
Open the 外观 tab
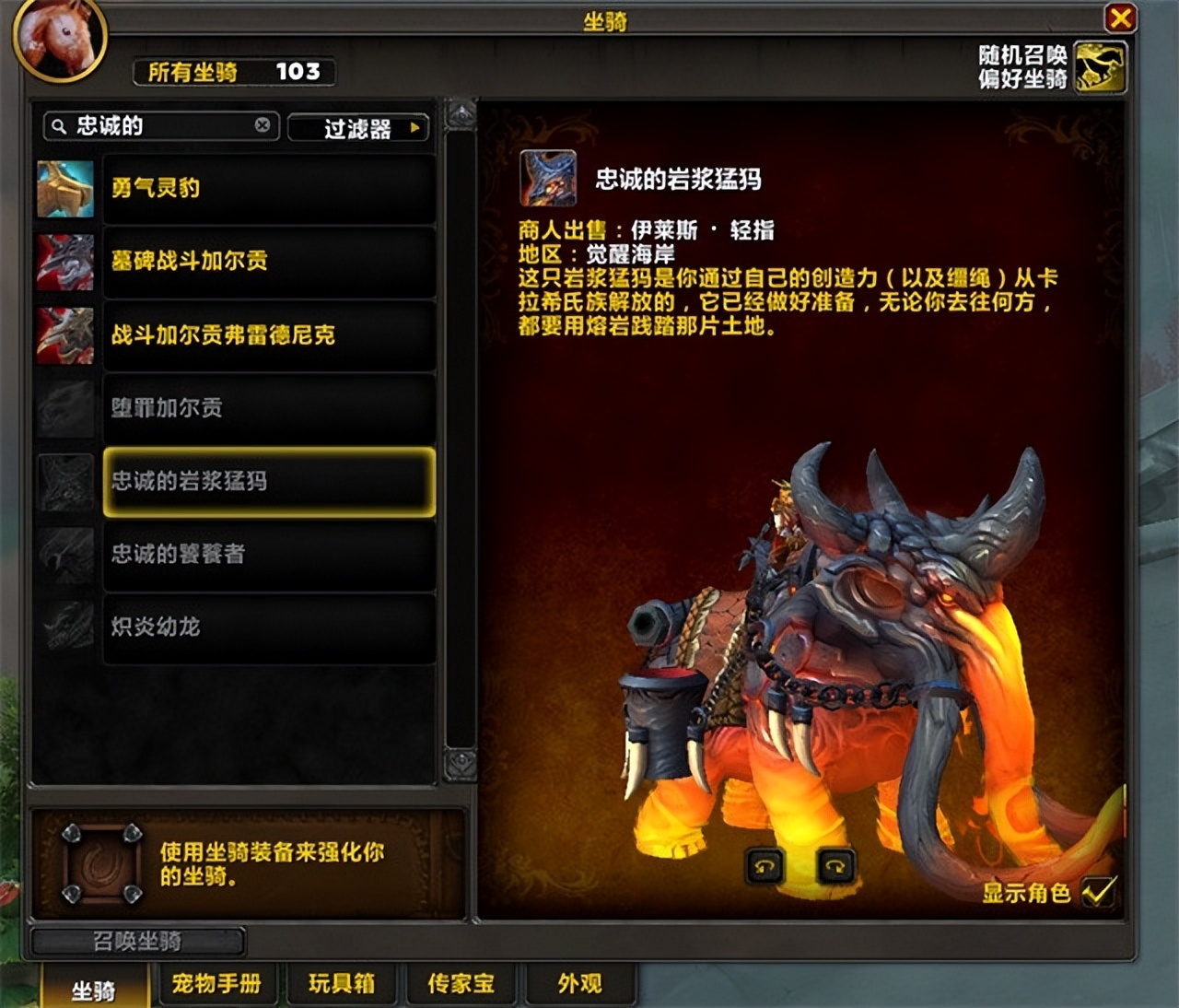click(579, 984)
